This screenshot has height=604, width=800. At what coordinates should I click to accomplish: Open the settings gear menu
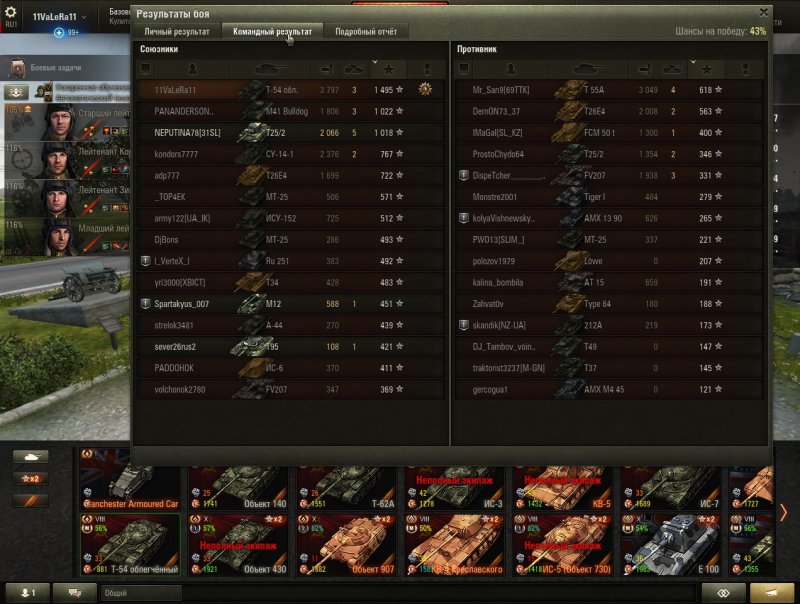(x=13, y=13)
